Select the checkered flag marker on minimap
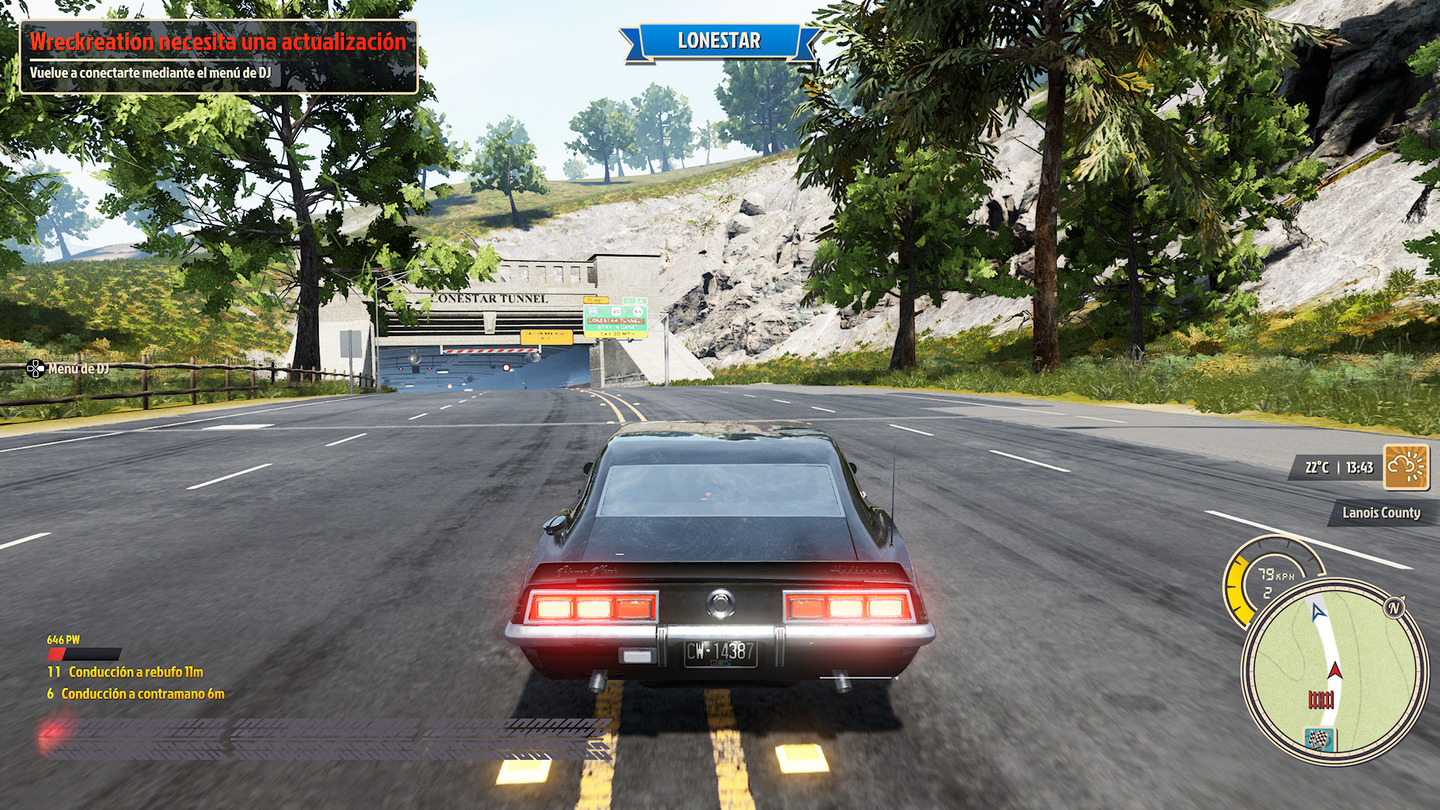1440x810 pixels. click(1321, 739)
